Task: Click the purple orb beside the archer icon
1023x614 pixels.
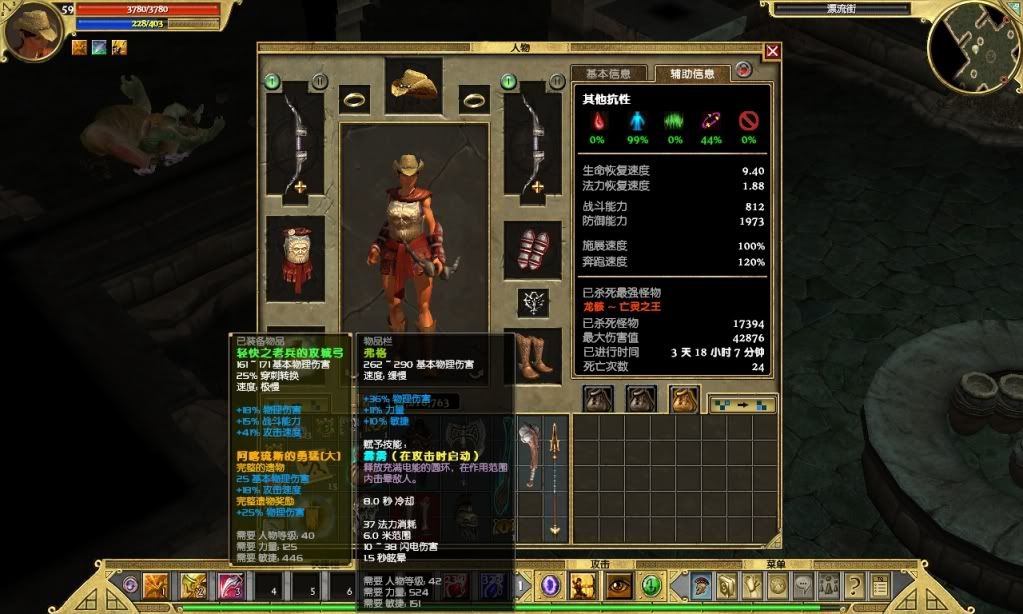Action: click(x=550, y=586)
